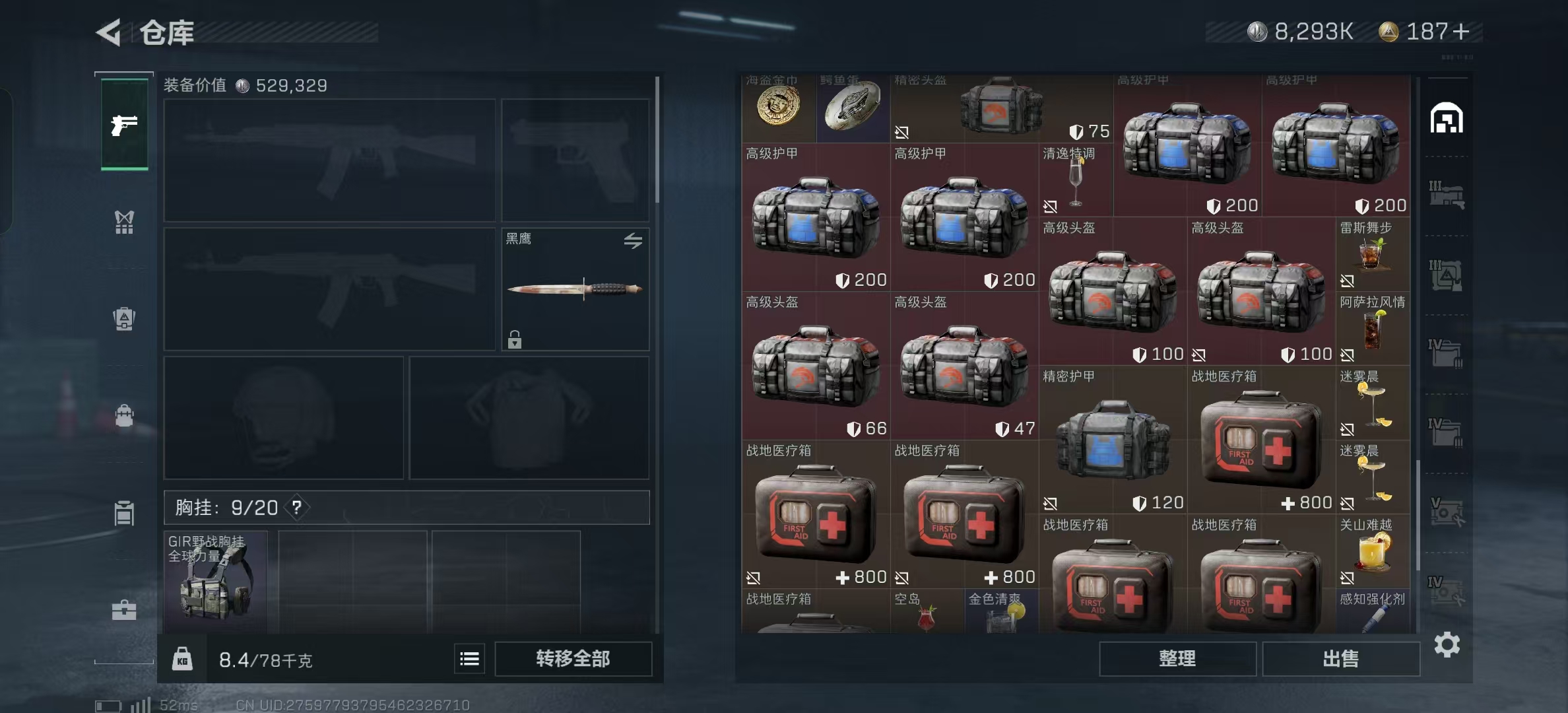Show the 胸挂 question mark help
The height and width of the screenshot is (713, 1568).
297,508
